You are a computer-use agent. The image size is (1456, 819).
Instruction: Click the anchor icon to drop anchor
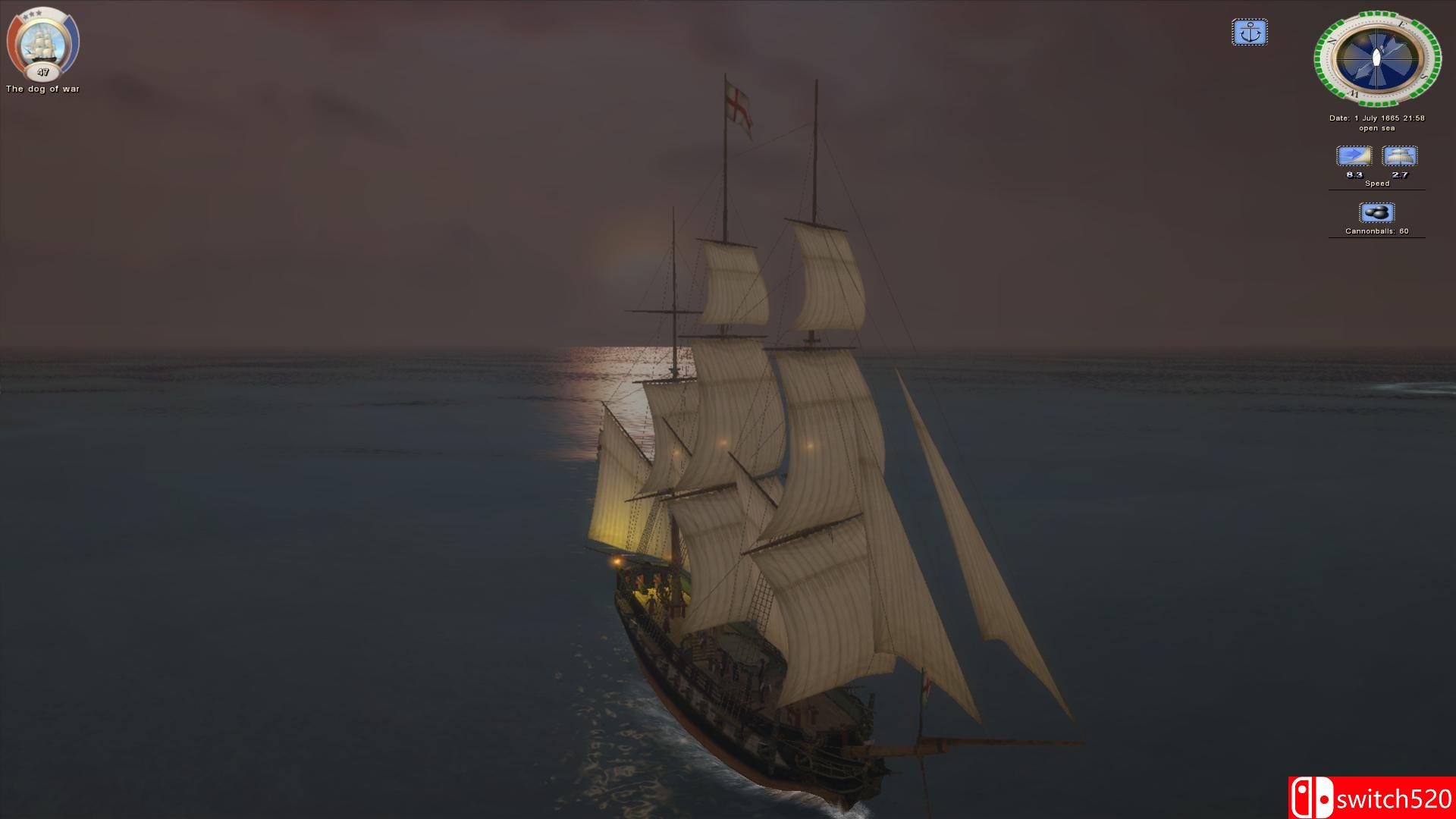click(x=1250, y=32)
